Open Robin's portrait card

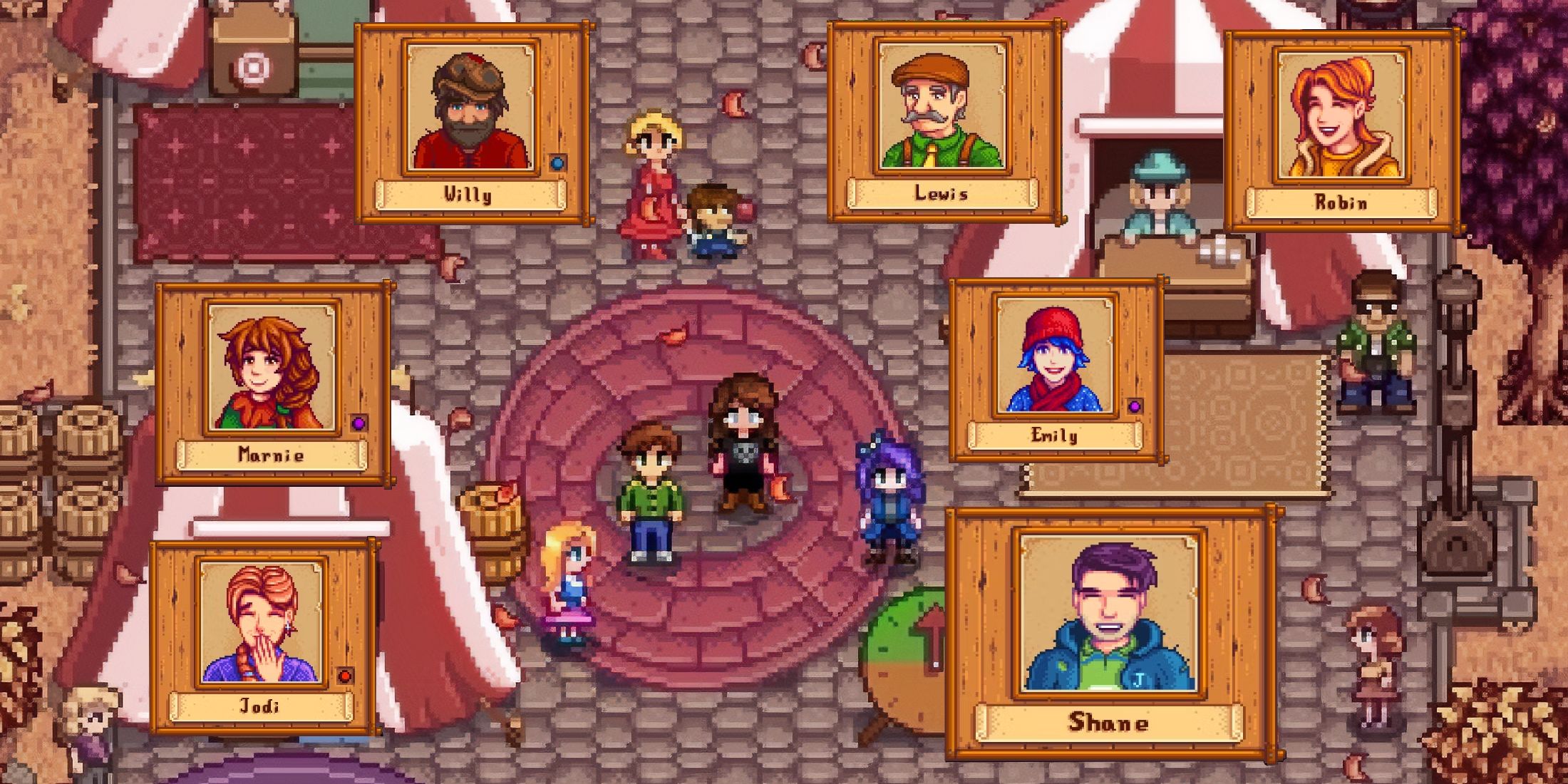tap(1341, 131)
